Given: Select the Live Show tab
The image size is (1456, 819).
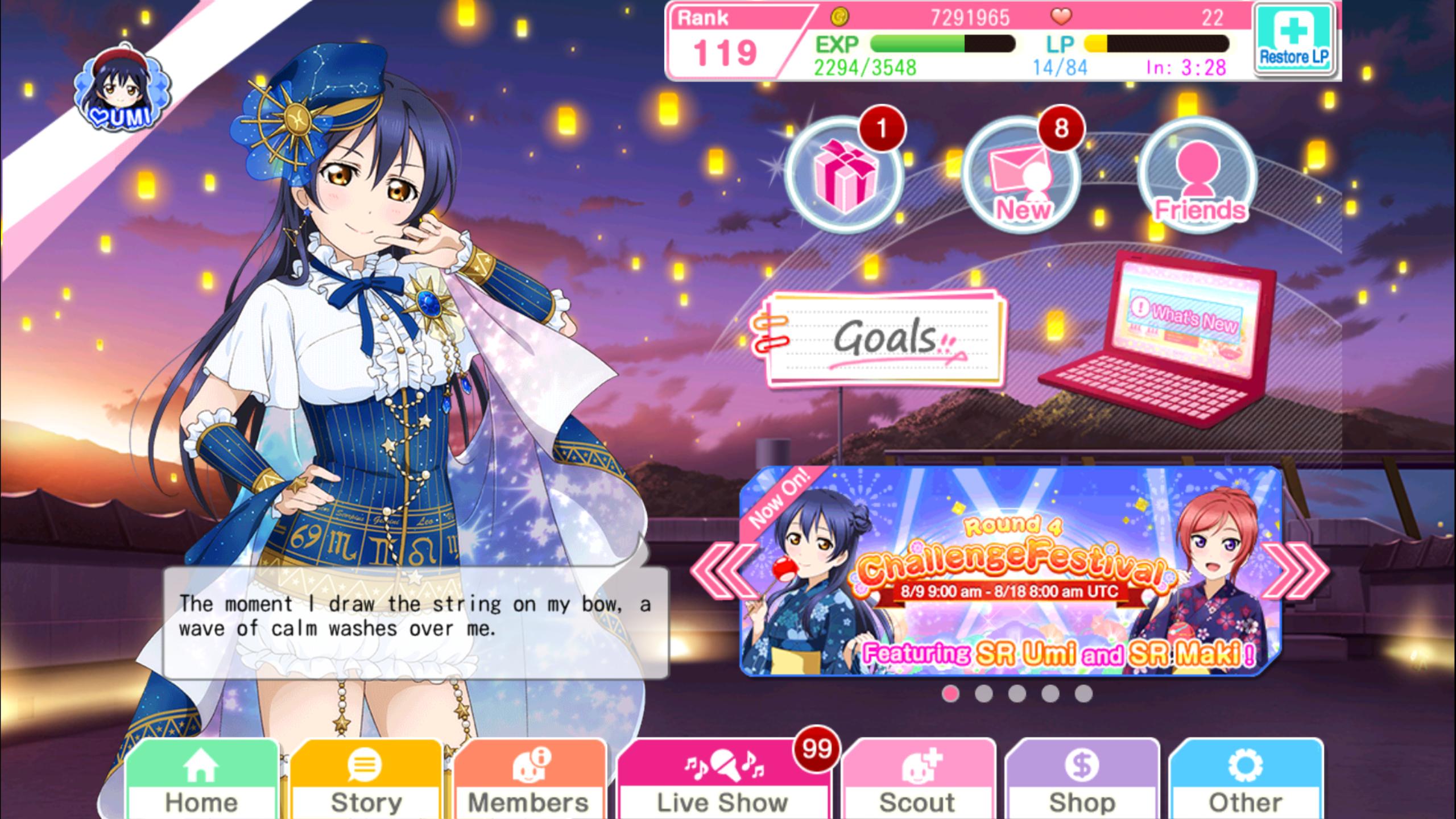Looking at the screenshot, I should point(722,782).
